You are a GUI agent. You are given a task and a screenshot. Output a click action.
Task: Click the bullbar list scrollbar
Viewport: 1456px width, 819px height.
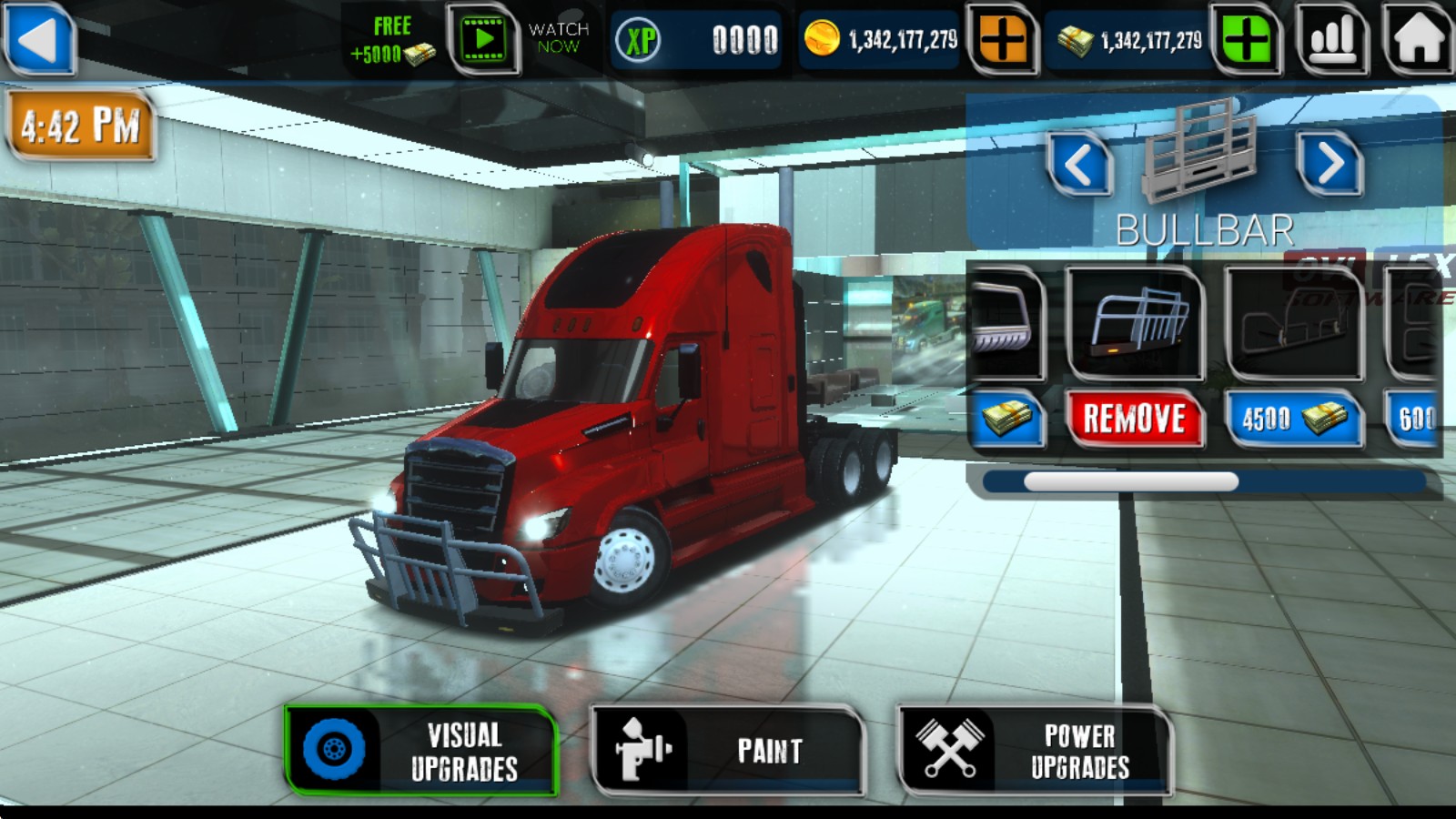1131,482
